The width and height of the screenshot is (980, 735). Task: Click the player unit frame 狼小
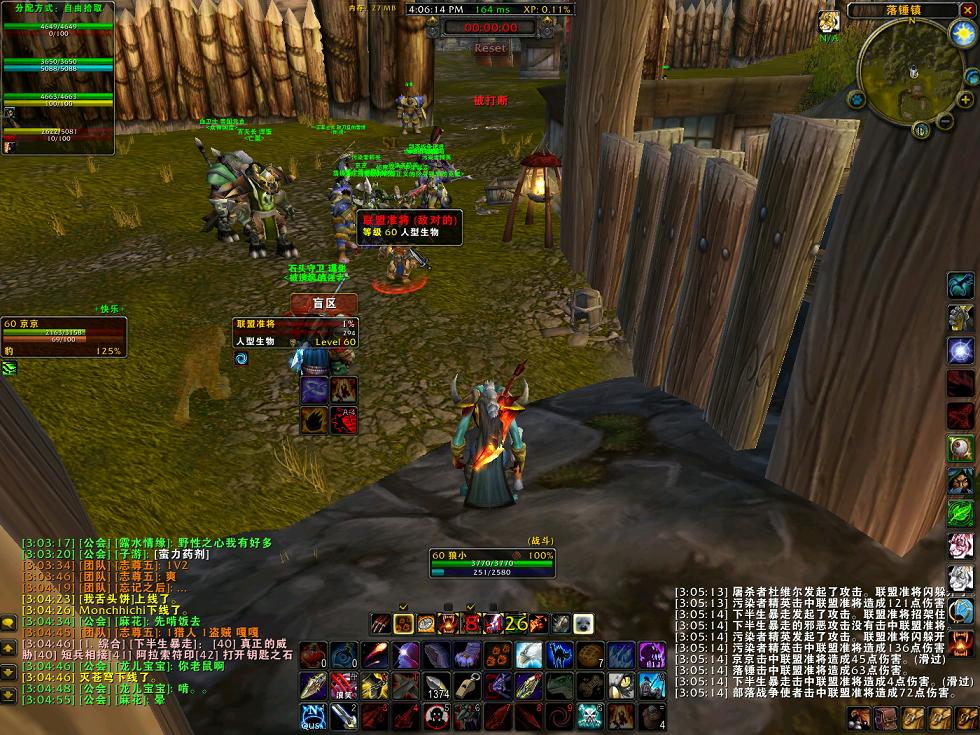pos(492,564)
